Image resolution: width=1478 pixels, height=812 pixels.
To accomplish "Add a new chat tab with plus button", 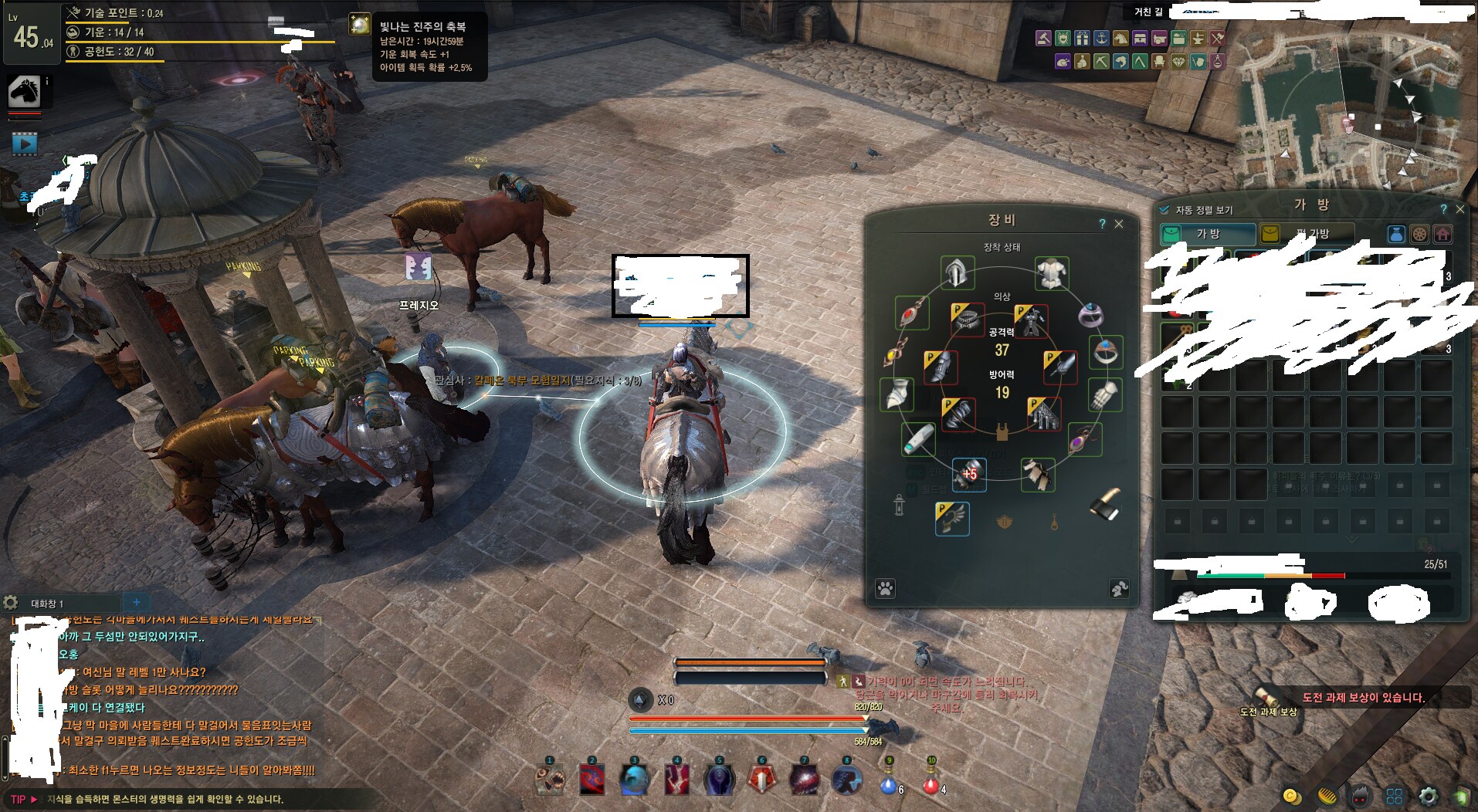I will 137,603.
